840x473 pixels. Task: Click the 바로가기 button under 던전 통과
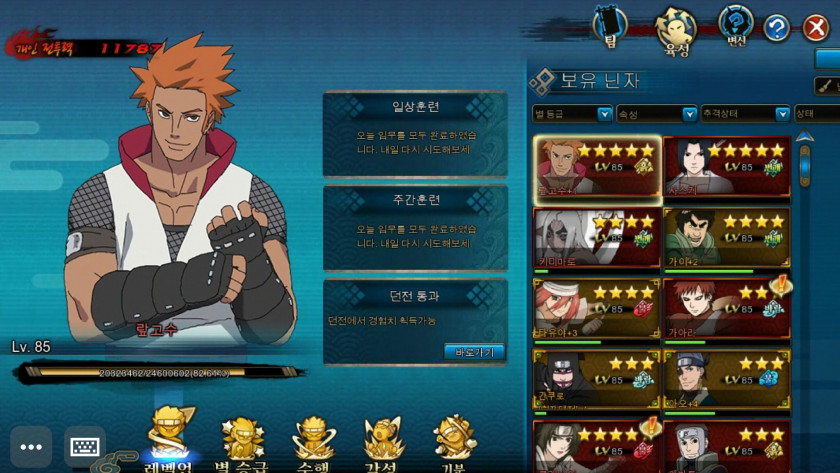(474, 351)
